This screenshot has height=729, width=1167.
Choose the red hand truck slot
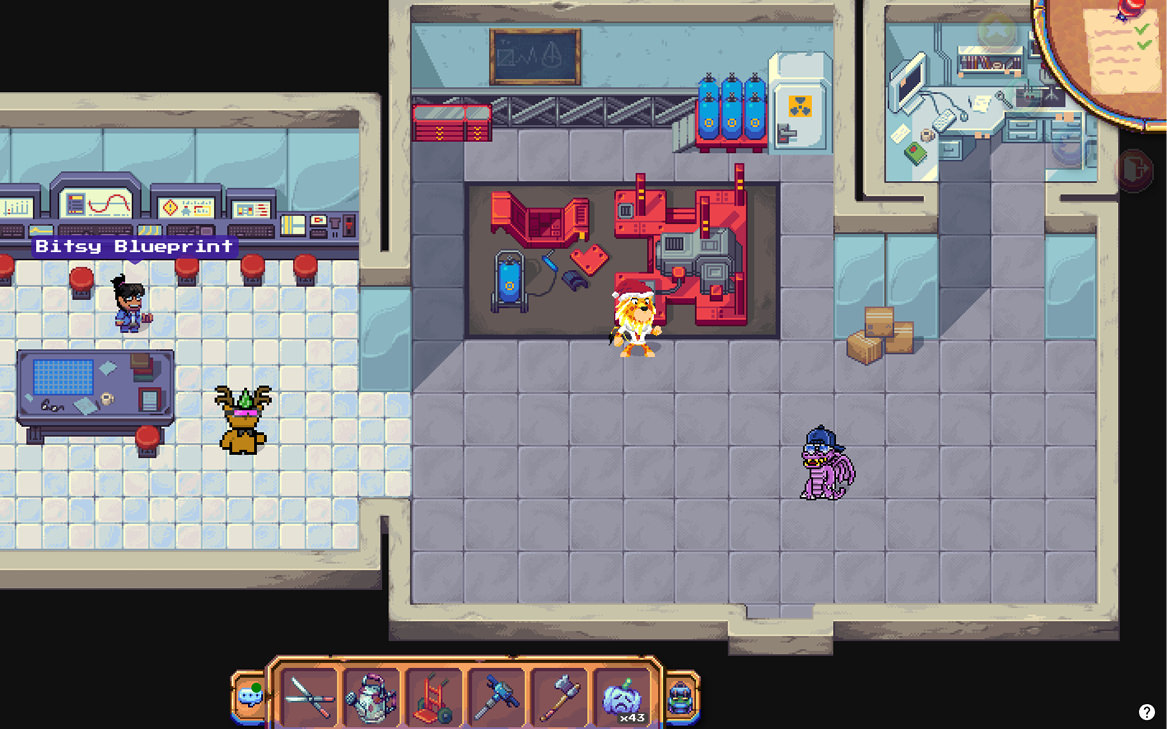coord(434,696)
